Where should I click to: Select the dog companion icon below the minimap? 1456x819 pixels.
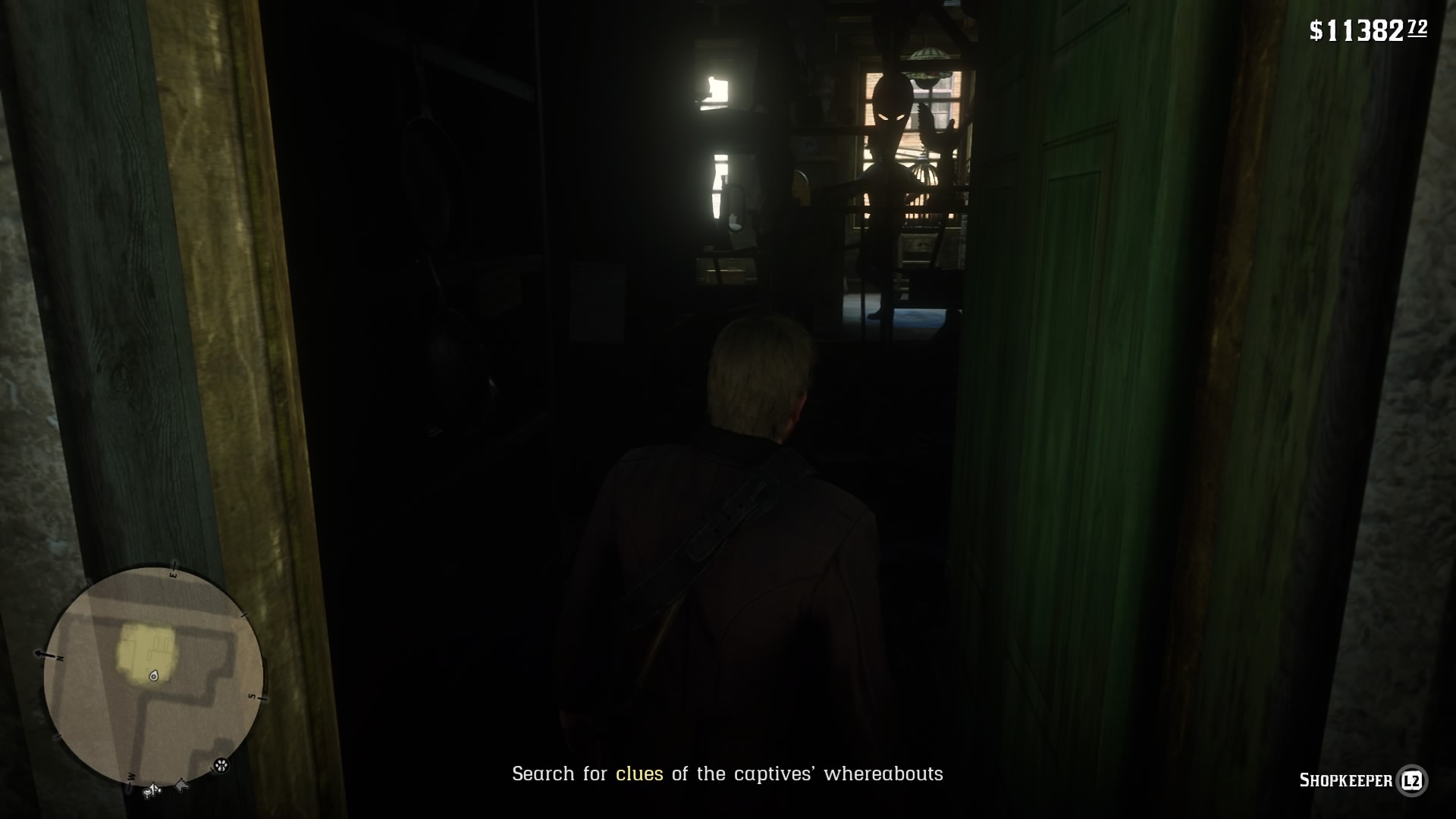tap(182, 784)
